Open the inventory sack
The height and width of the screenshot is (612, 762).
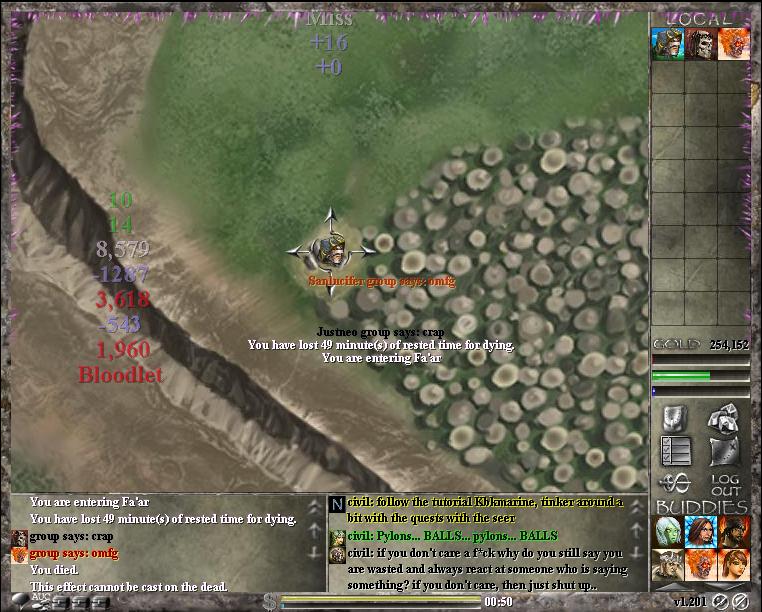724,451
